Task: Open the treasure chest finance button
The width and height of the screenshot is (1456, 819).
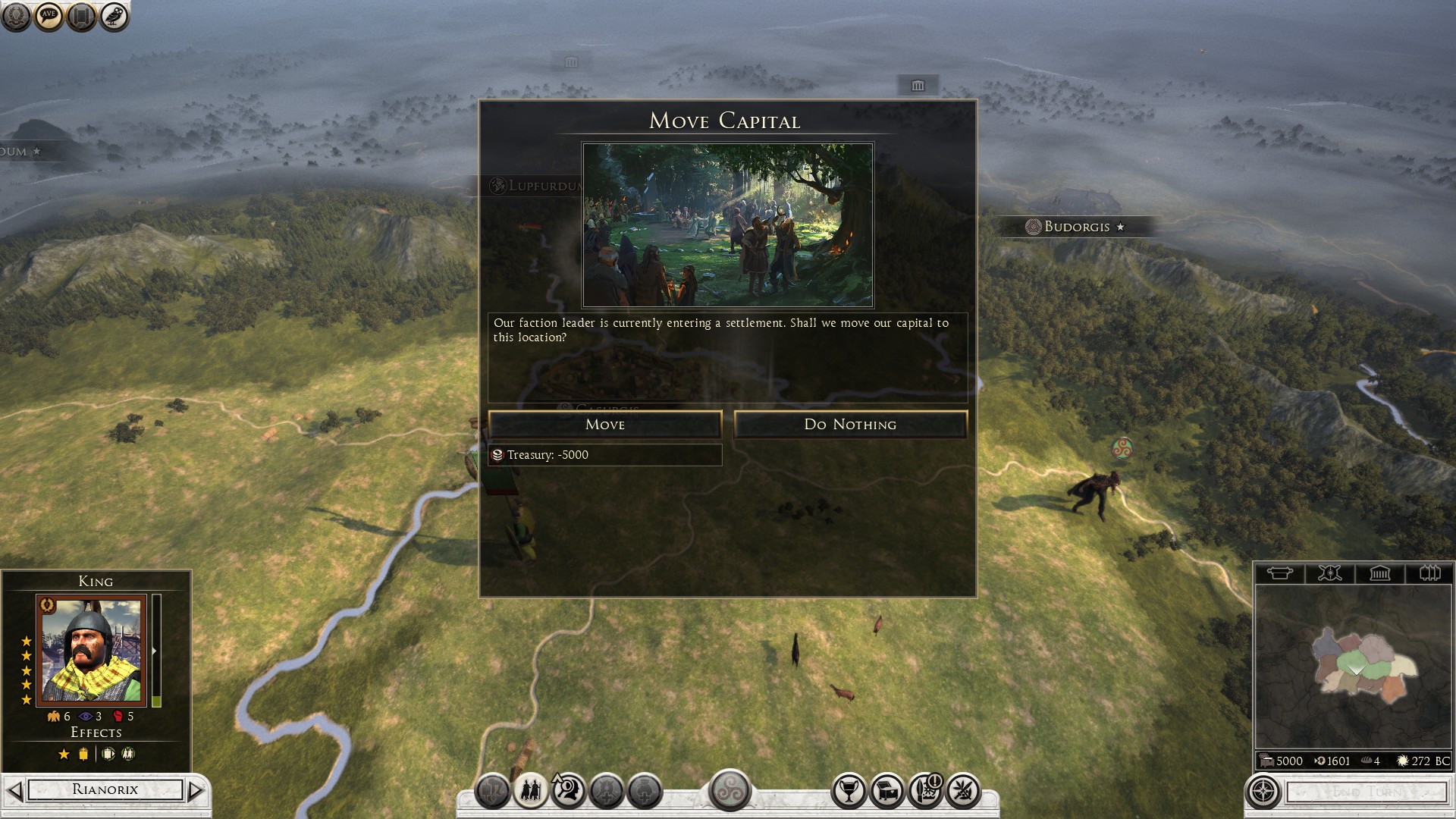Action: pos(886,791)
